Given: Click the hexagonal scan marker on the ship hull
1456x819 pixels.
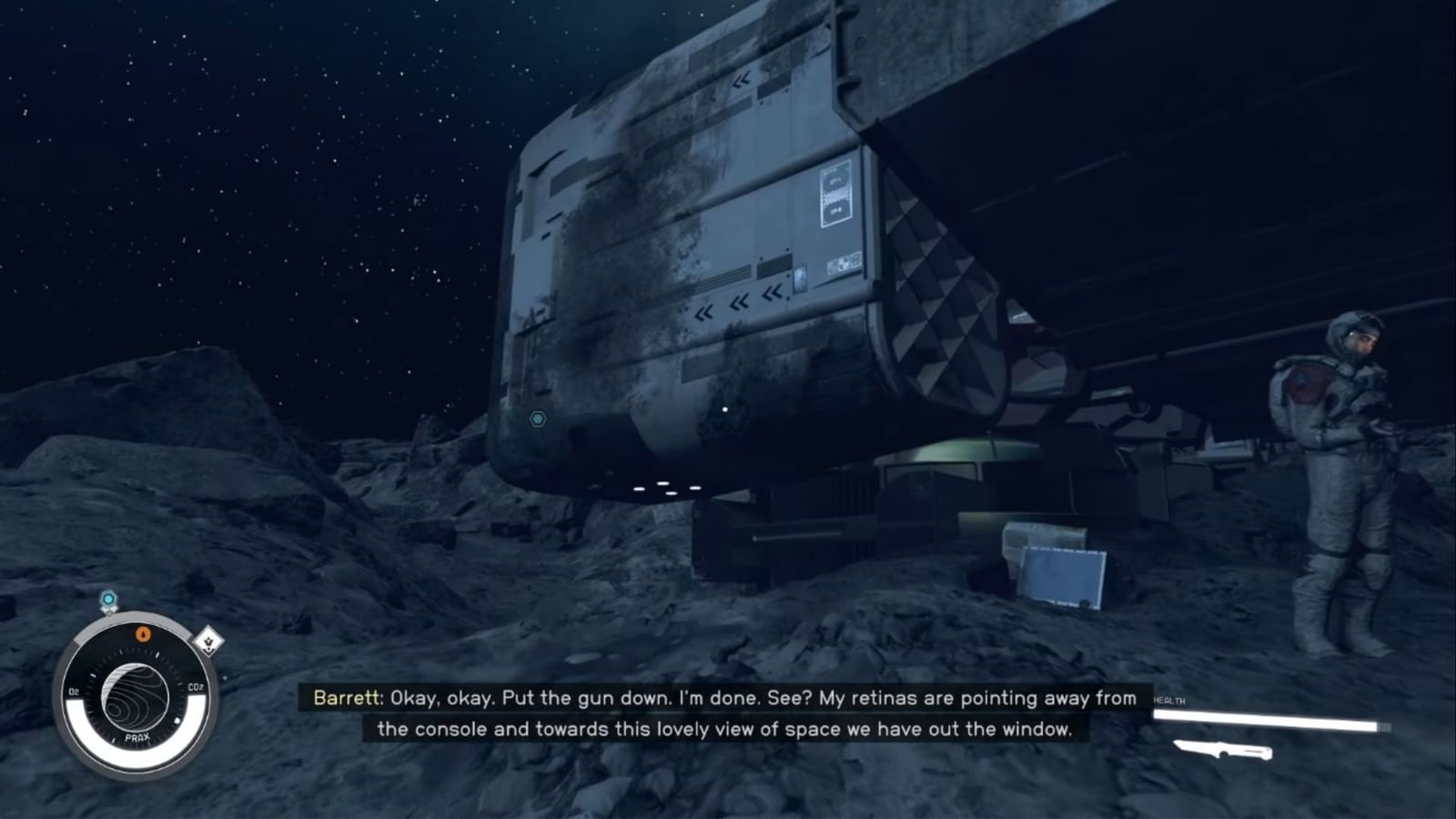Looking at the screenshot, I should pos(539,419).
